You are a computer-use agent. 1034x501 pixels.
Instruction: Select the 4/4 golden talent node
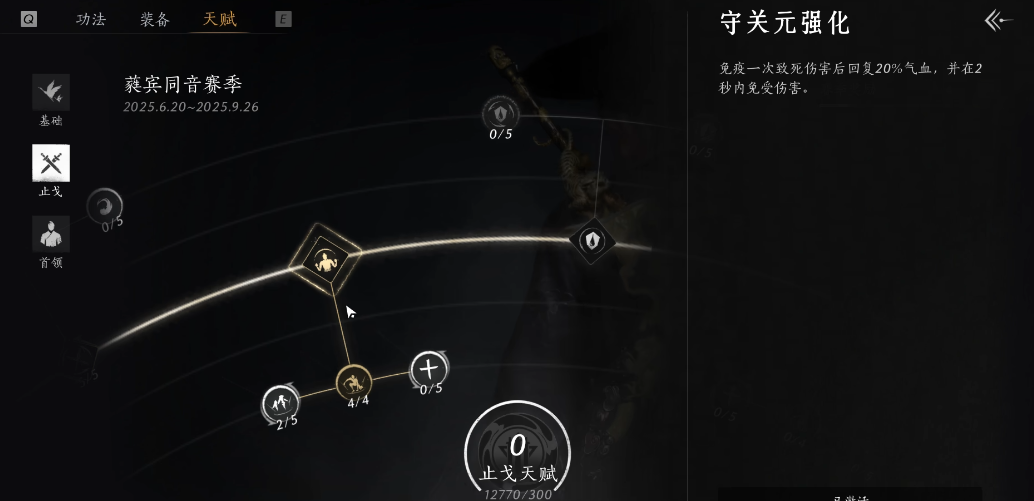pos(354,382)
